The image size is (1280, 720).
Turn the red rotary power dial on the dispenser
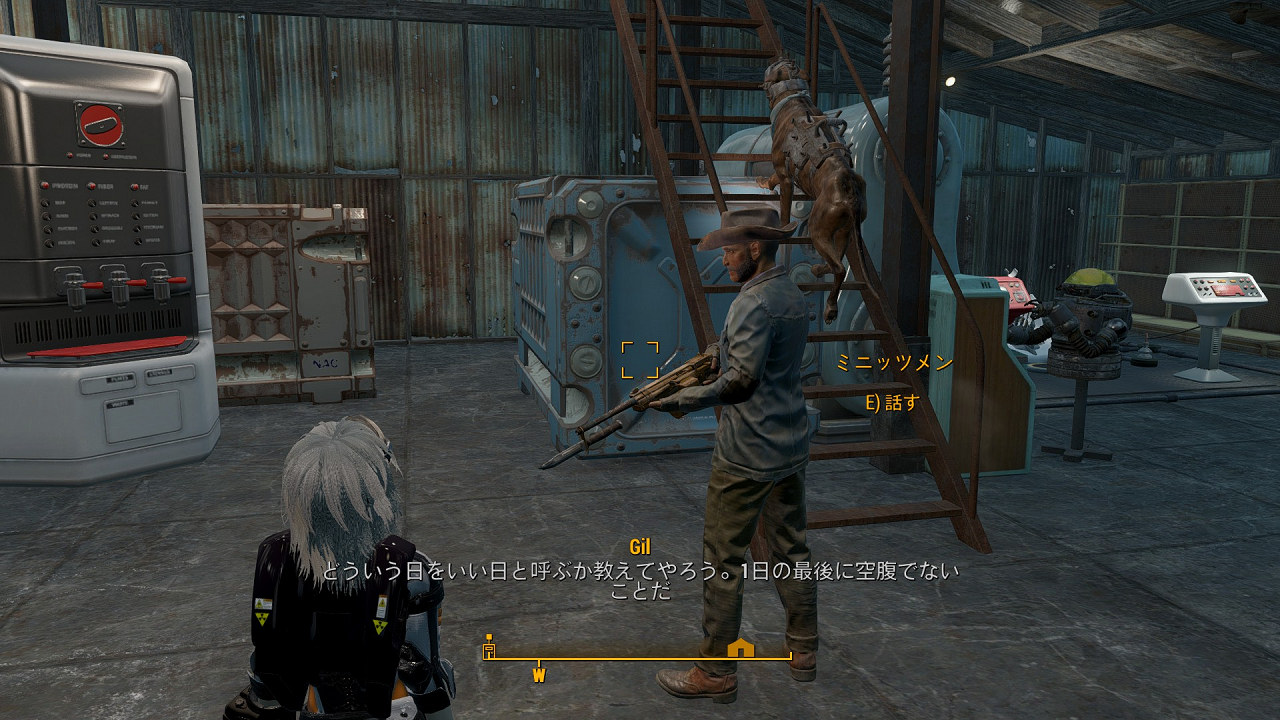tap(100, 125)
